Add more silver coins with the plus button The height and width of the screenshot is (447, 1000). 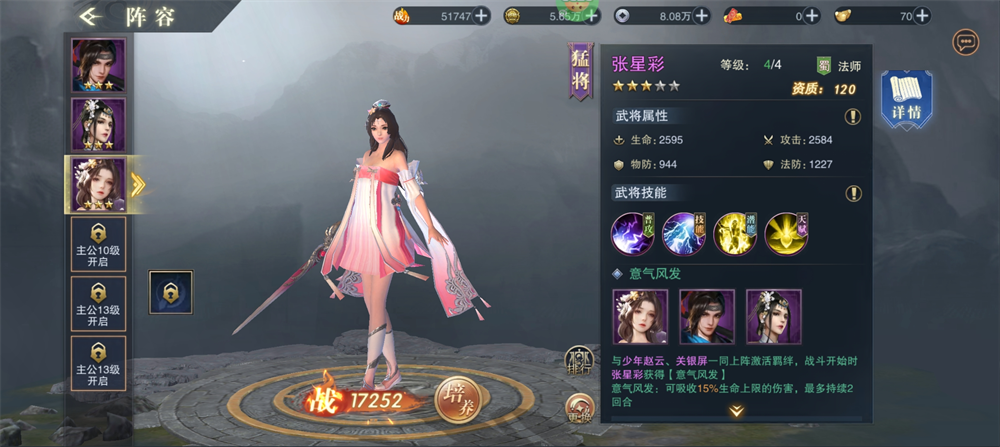(x=701, y=15)
